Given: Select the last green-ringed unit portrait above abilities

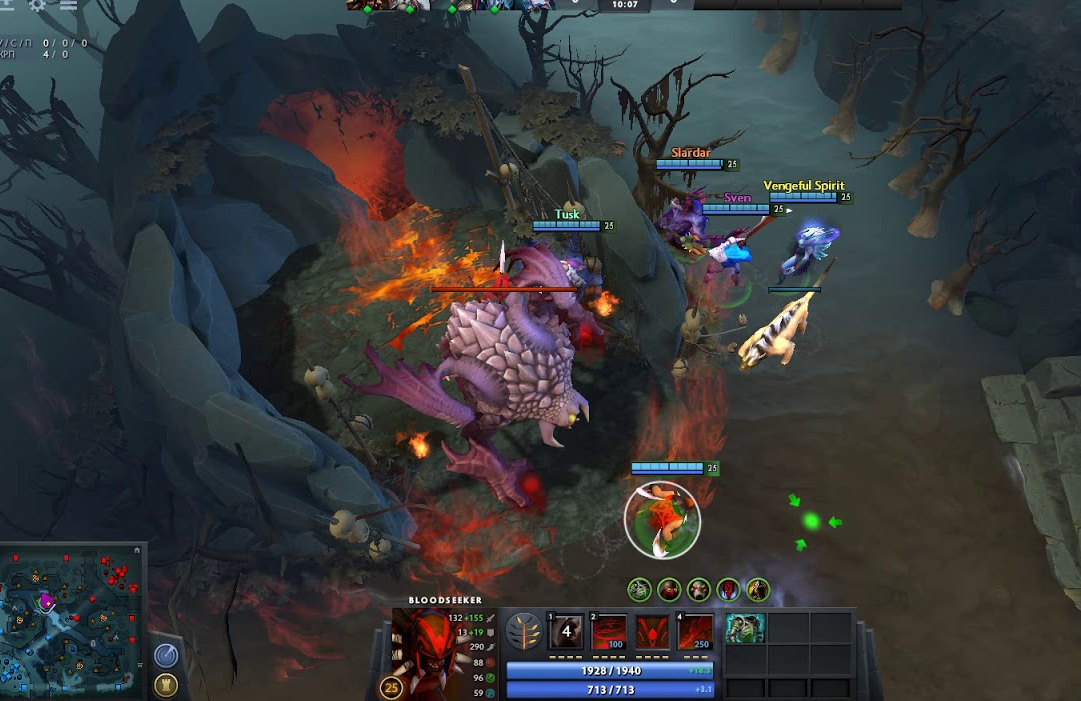Looking at the screenshot, I should pyautogui.click(x=758, y=590).
